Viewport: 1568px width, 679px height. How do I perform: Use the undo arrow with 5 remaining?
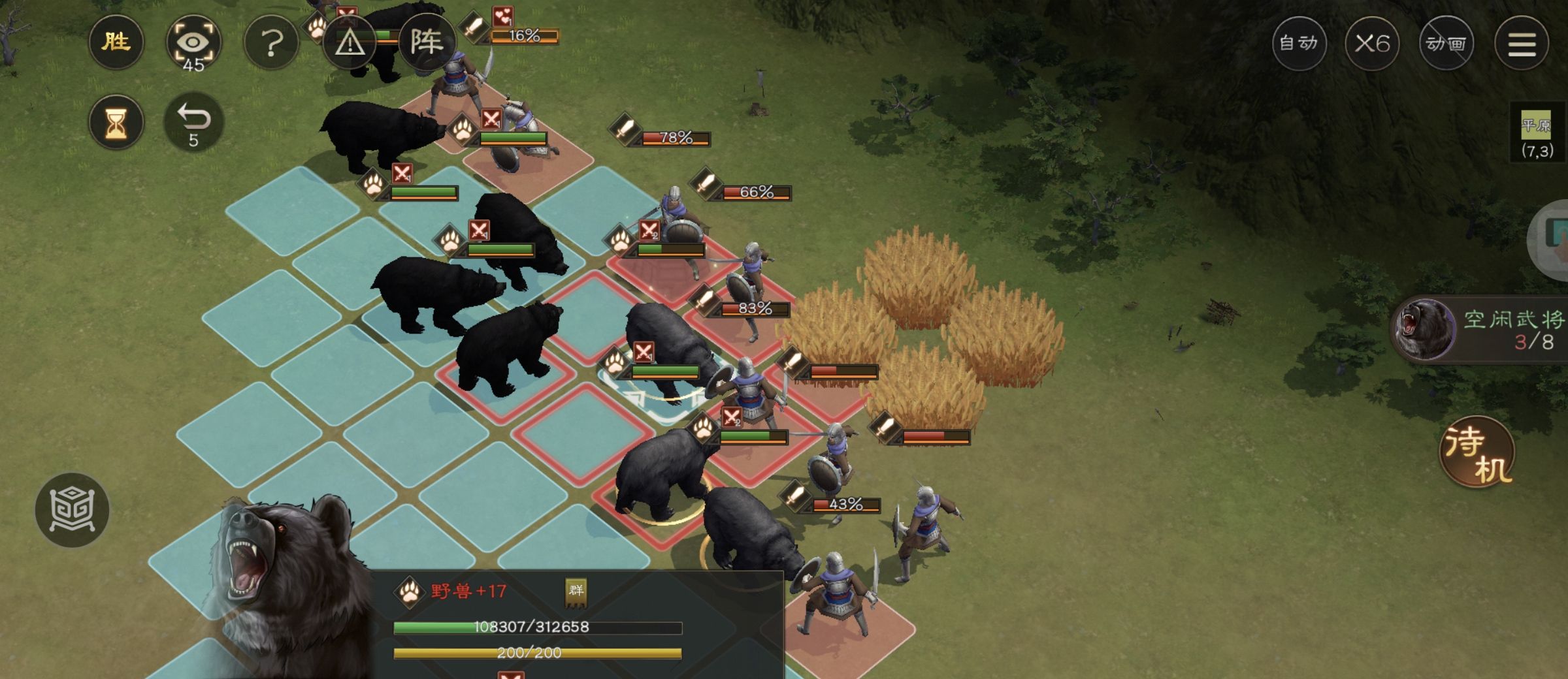tap(193, 122)
